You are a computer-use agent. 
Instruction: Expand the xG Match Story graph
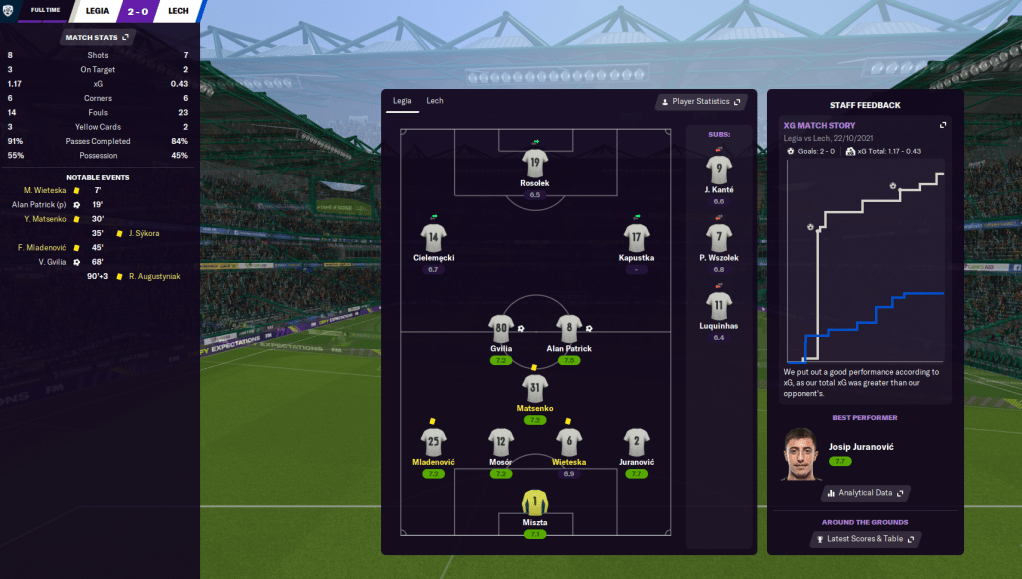pyautogui.click(x=942, y=125)
